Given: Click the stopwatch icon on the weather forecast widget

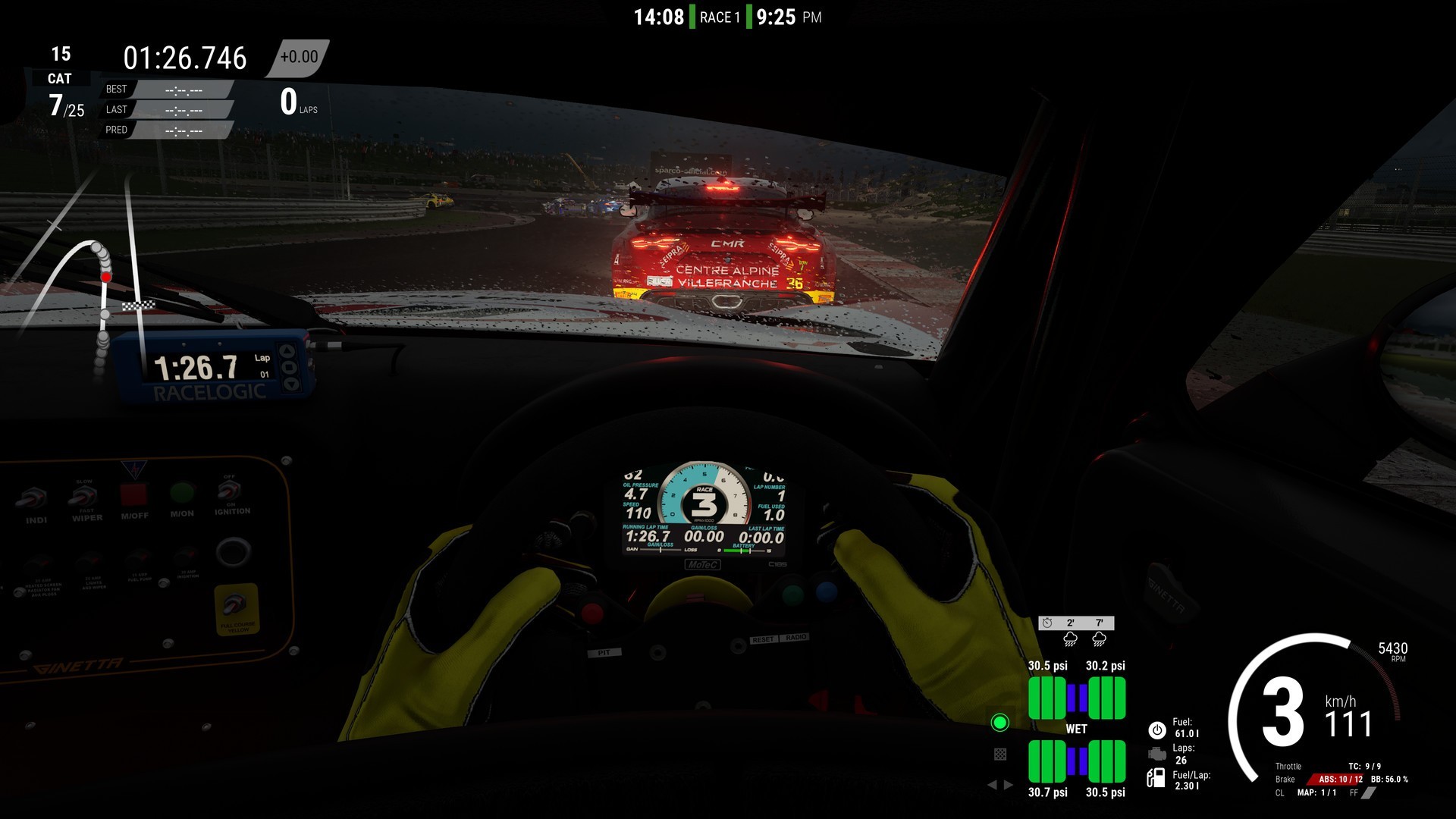Looking at the screenshot, I should (1046, 622).
